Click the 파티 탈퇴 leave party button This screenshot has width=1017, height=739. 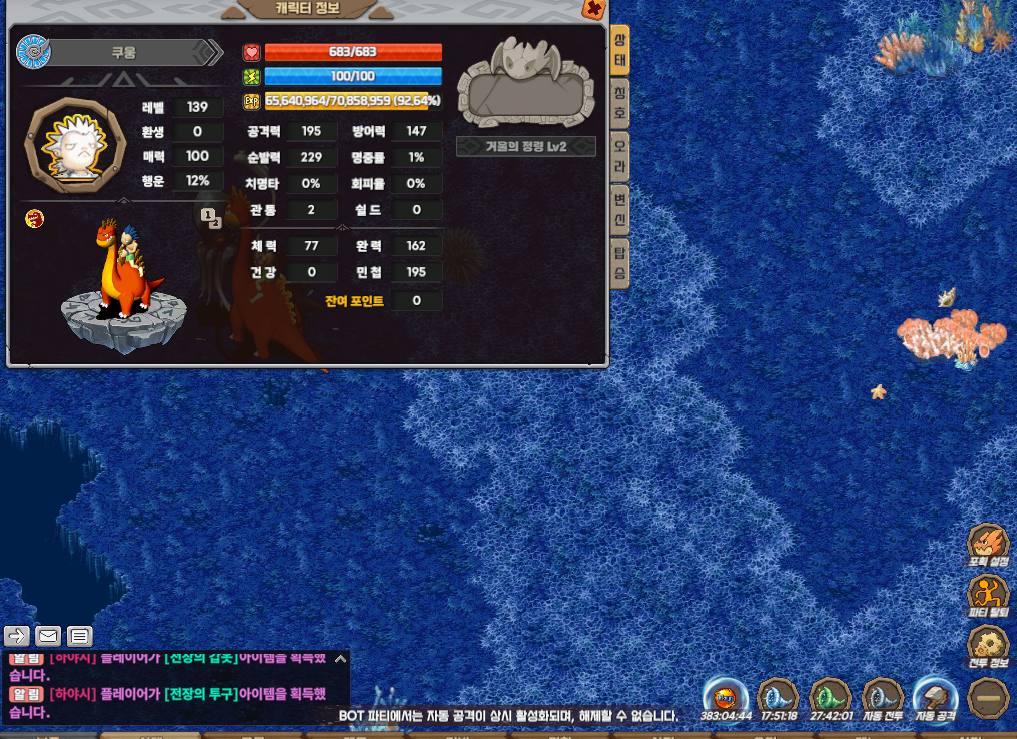pyautogui.click(x=988, y=596)
